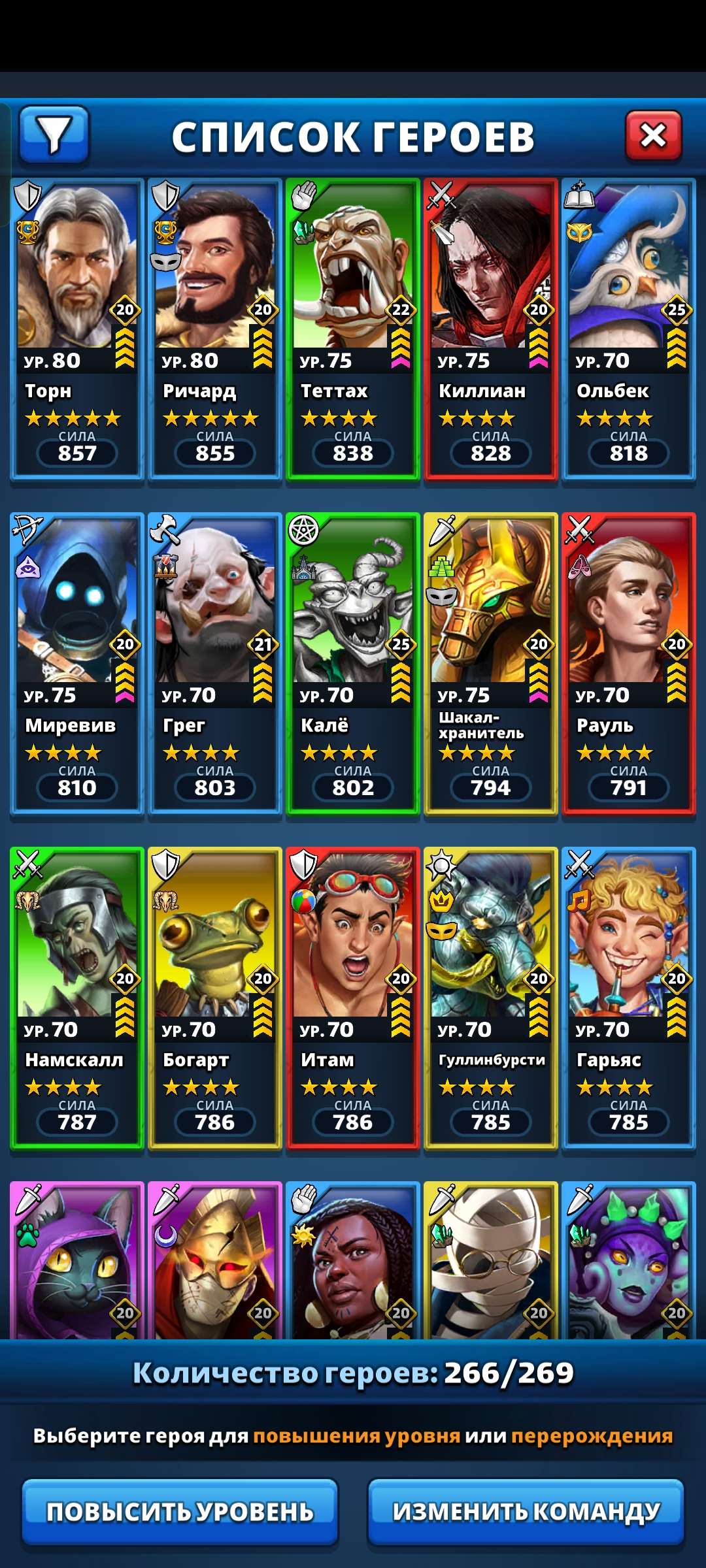Open Изменить команду to edit team
This screenshot has height=1568, width=706.
[x=526, y=1511]
